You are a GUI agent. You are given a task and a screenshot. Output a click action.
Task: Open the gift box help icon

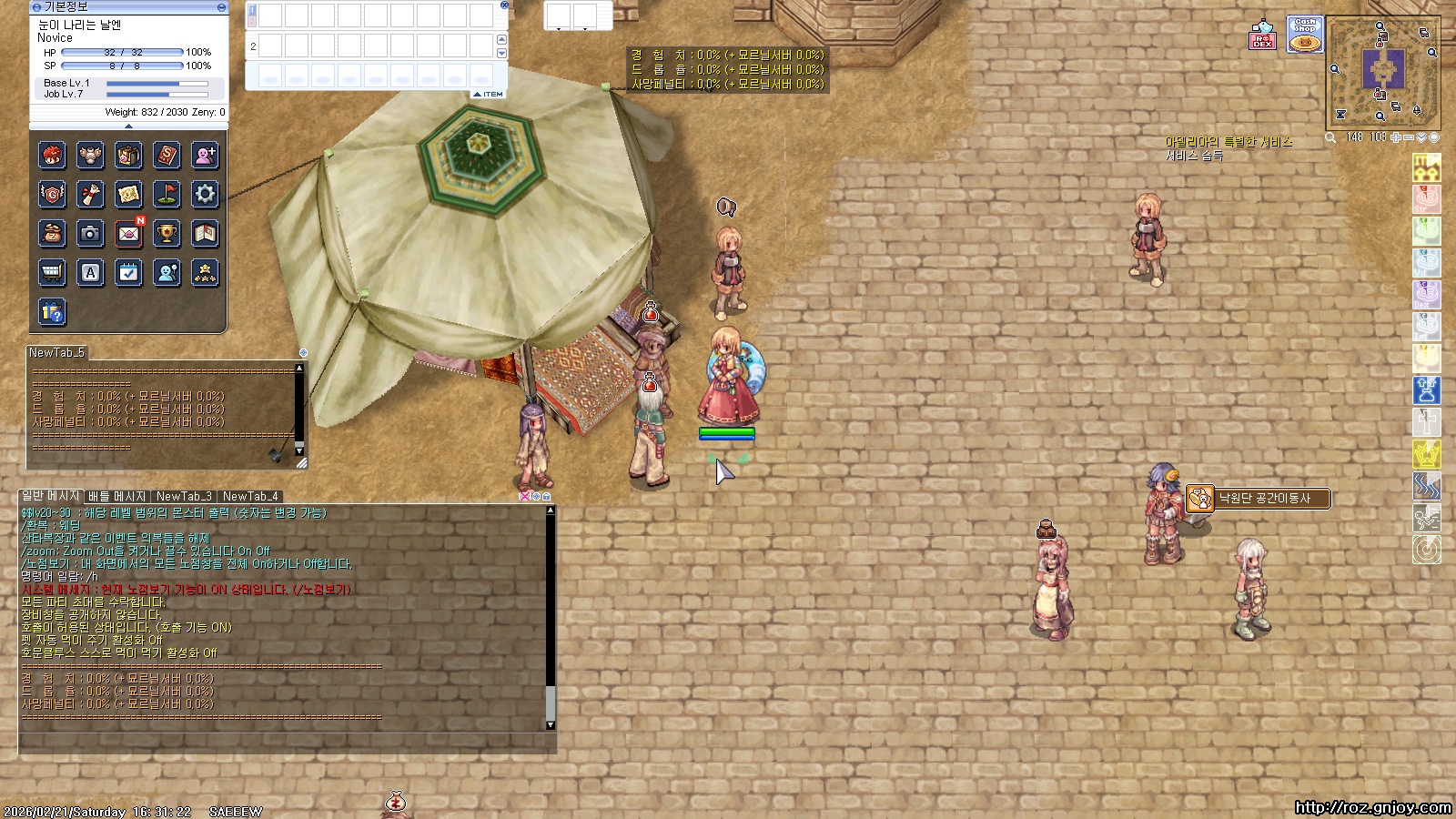point(52,312)
